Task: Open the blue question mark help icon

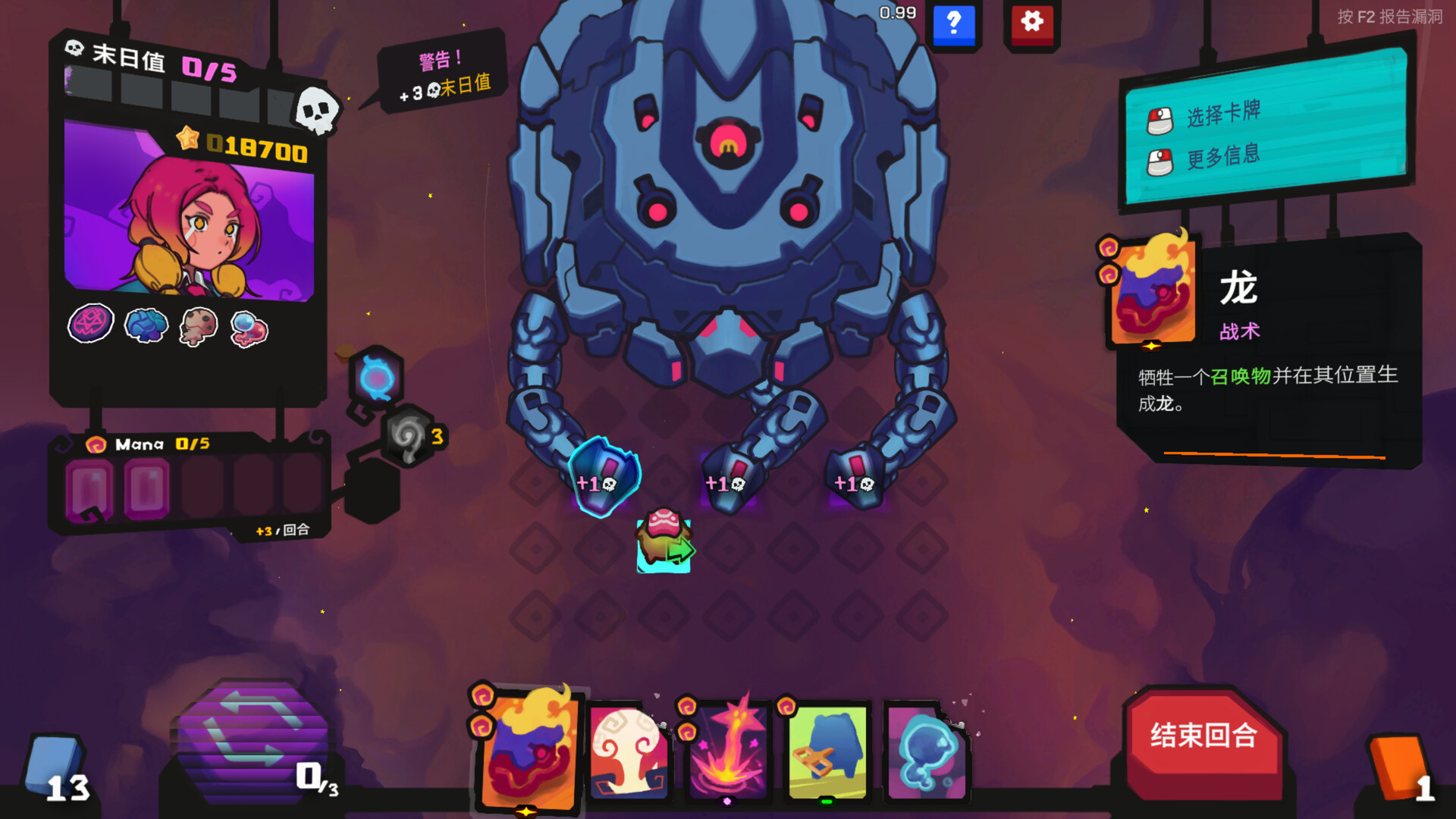Action: point(955,24)
